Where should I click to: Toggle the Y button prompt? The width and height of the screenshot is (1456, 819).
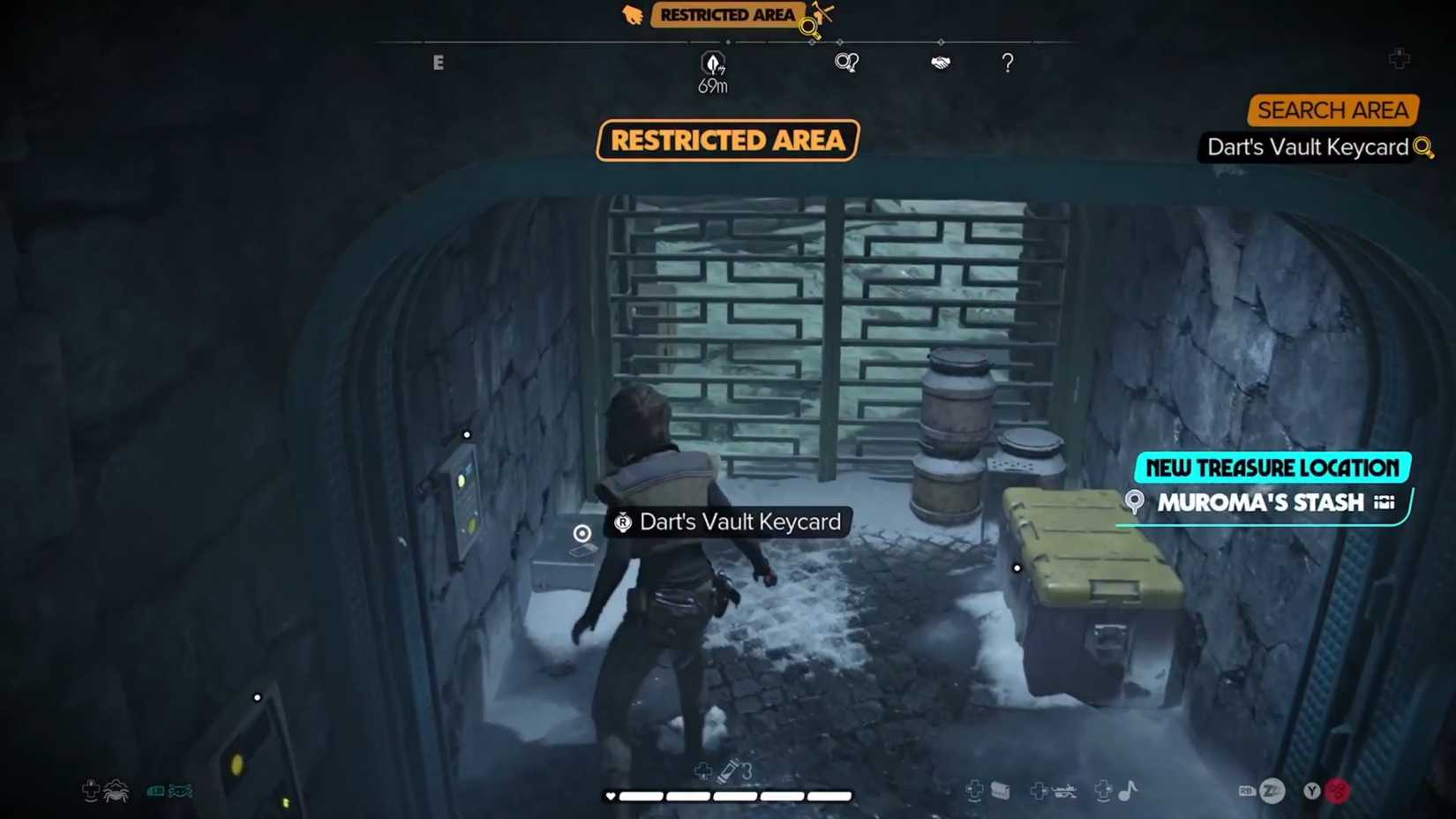click(1312, 790)
